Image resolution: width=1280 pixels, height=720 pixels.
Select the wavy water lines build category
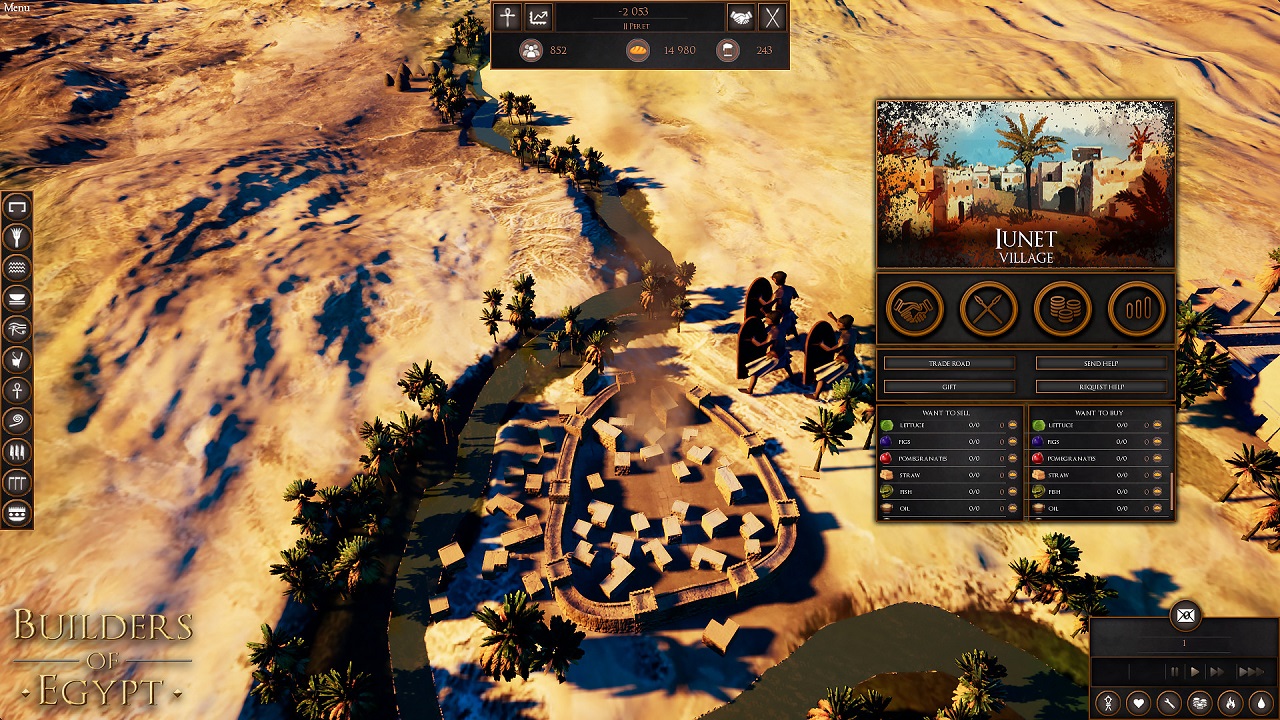tap(17, 267)
